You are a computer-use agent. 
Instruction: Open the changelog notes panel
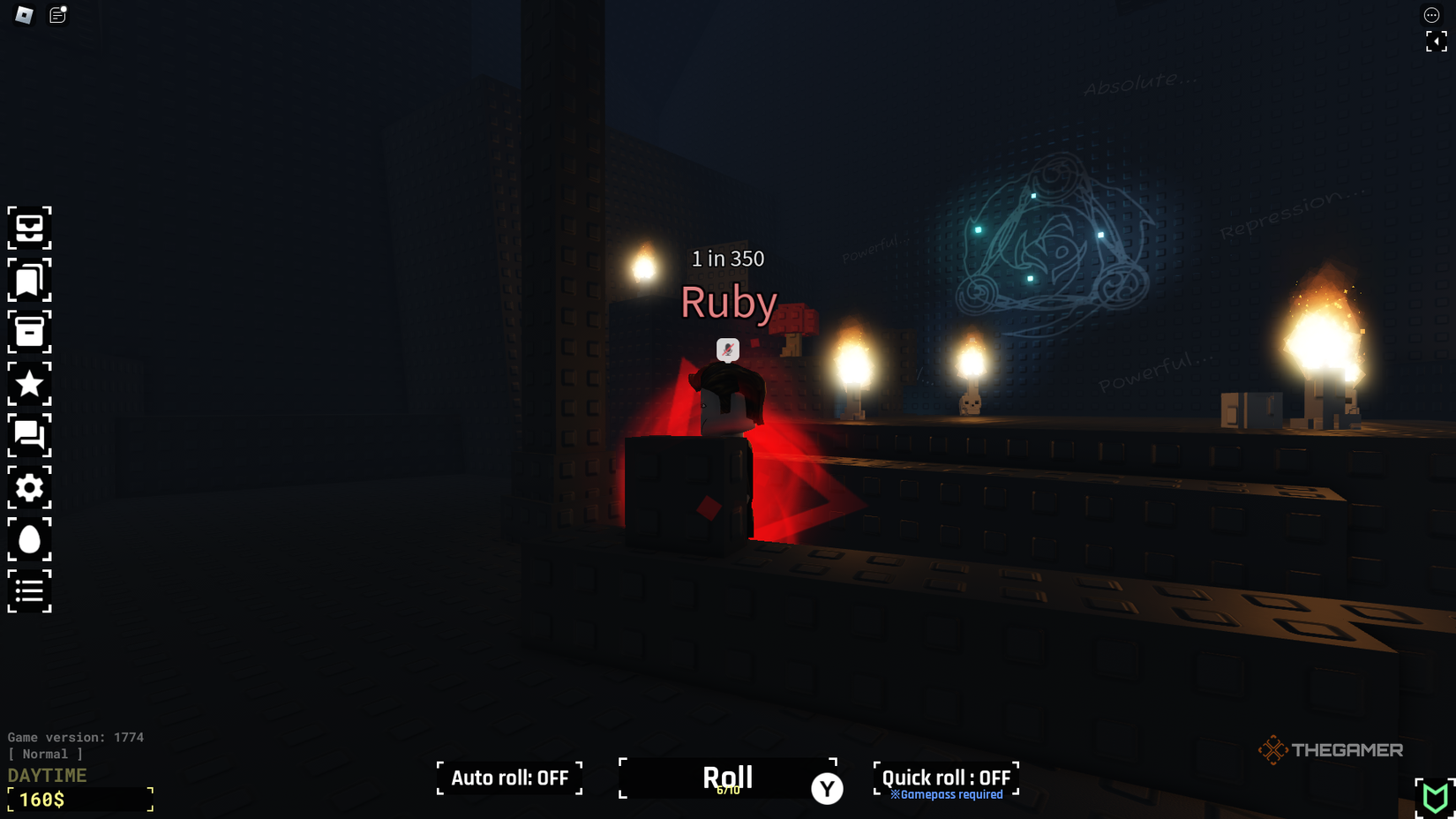[x=57, y=14]
